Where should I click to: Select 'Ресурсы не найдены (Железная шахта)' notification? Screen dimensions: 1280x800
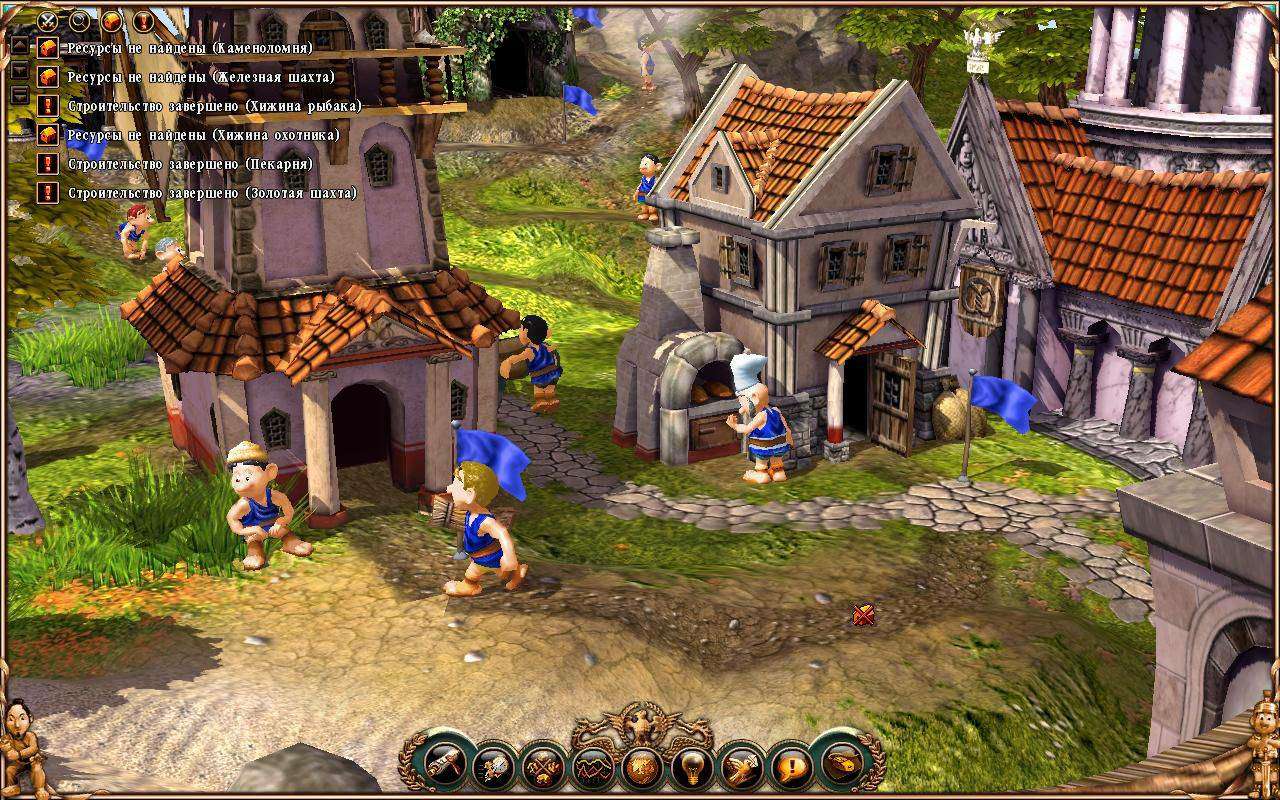200,77
